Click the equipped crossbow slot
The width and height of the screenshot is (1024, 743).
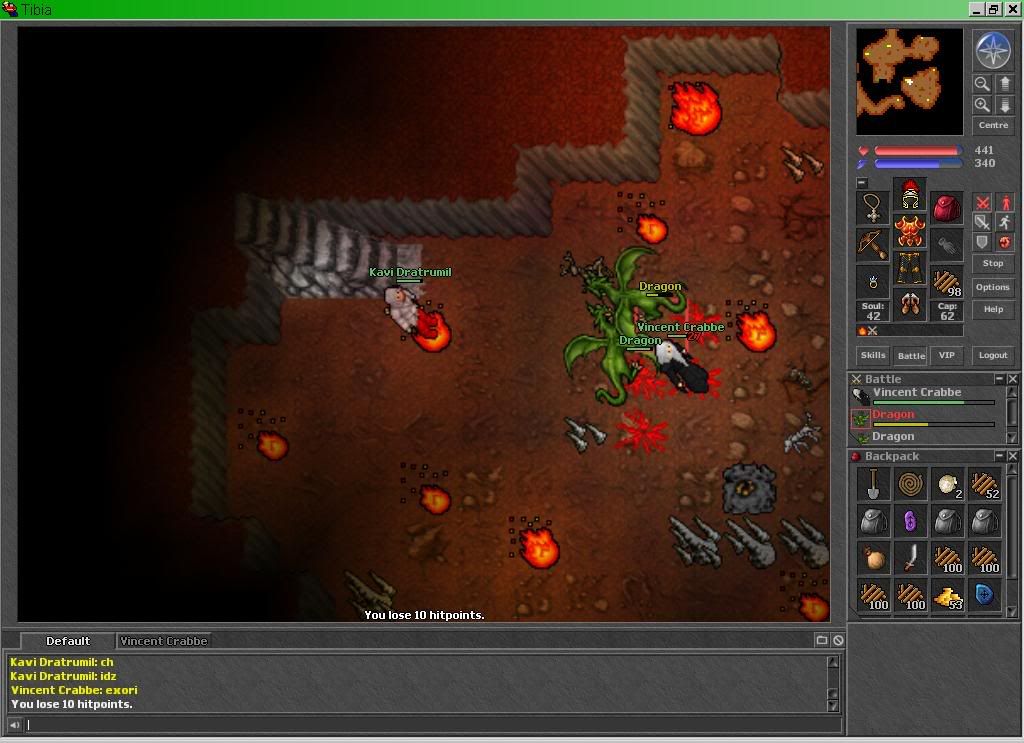(x=872, y=244)
